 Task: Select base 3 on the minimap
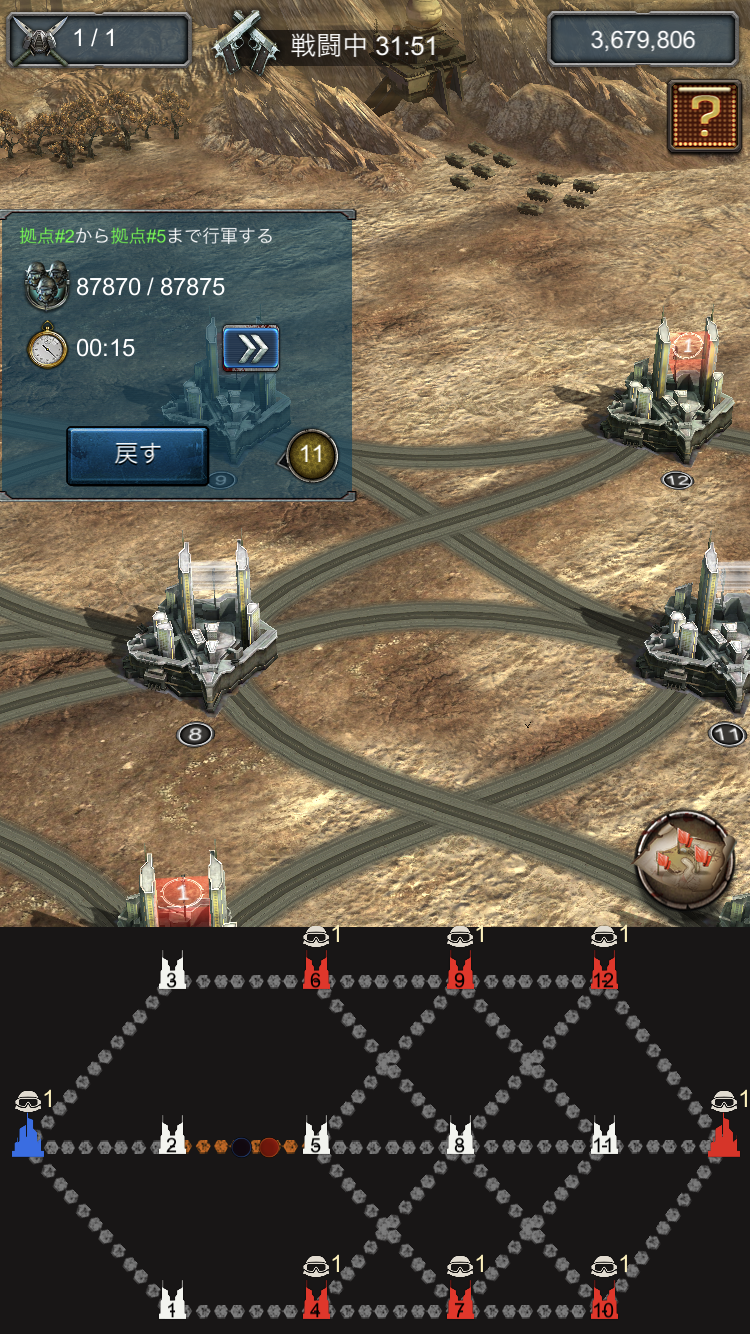[172, 974]
